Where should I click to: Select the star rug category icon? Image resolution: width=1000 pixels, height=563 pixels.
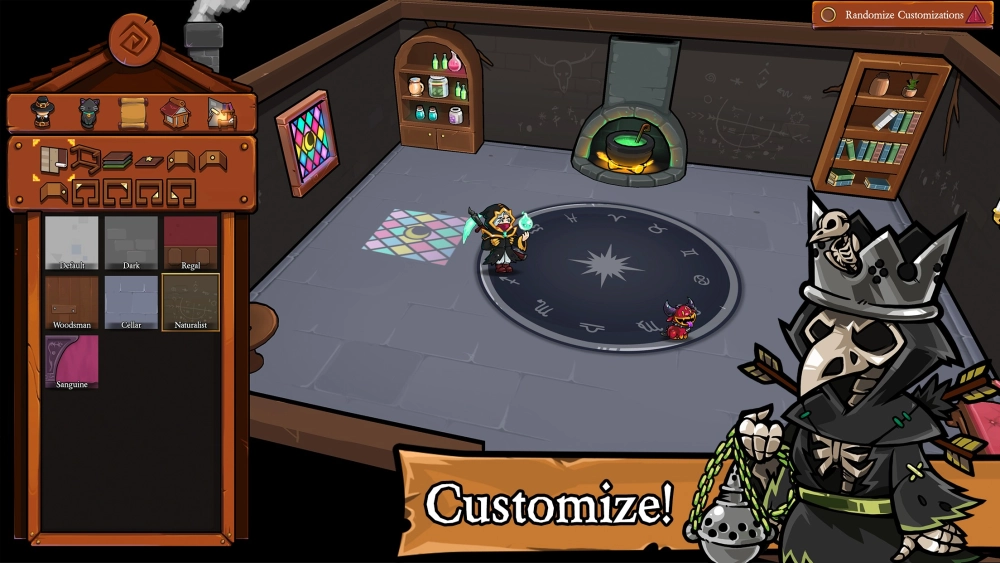(x=149, y=160)
